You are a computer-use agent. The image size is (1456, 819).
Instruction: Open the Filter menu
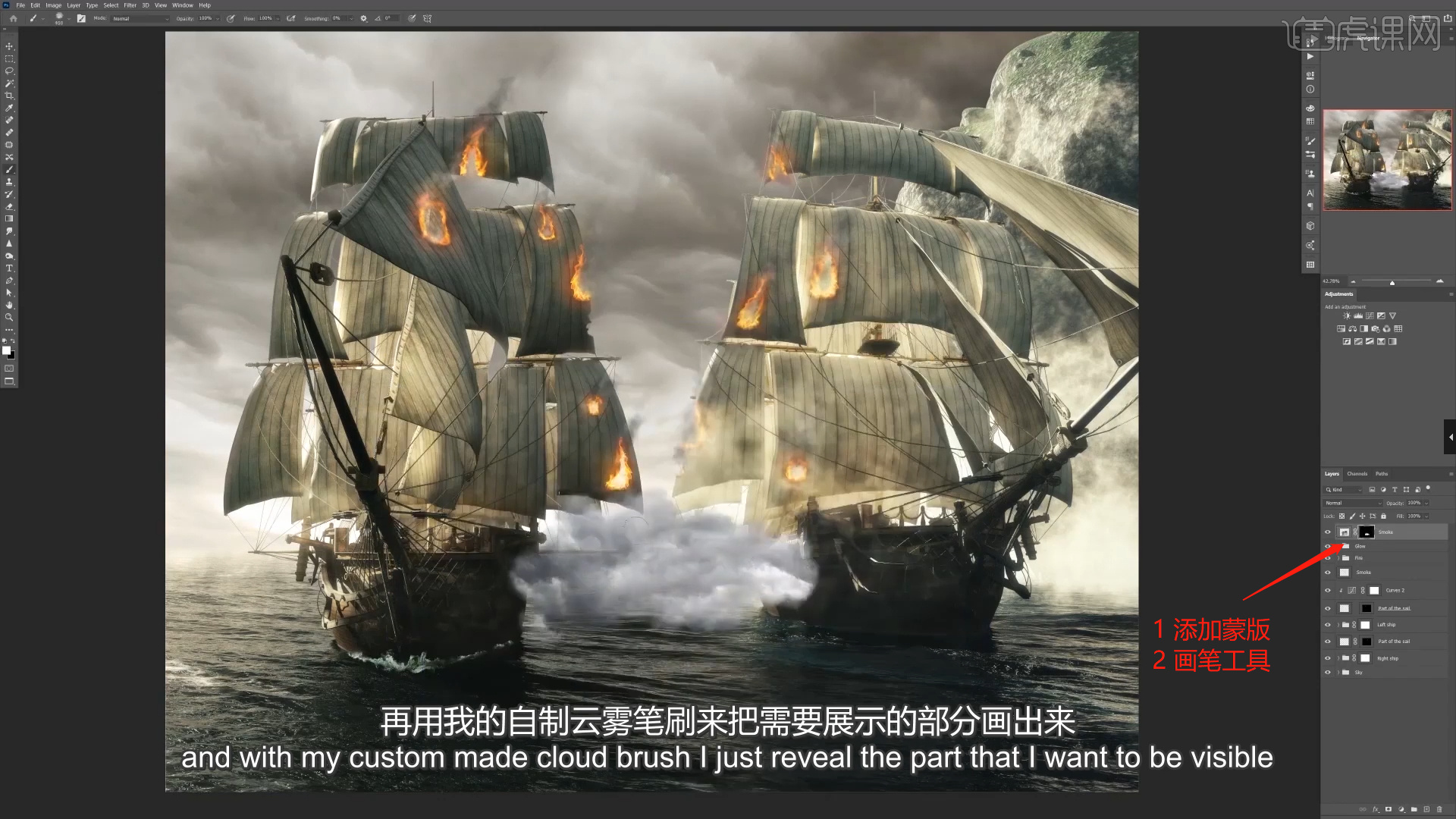point(130,5)
